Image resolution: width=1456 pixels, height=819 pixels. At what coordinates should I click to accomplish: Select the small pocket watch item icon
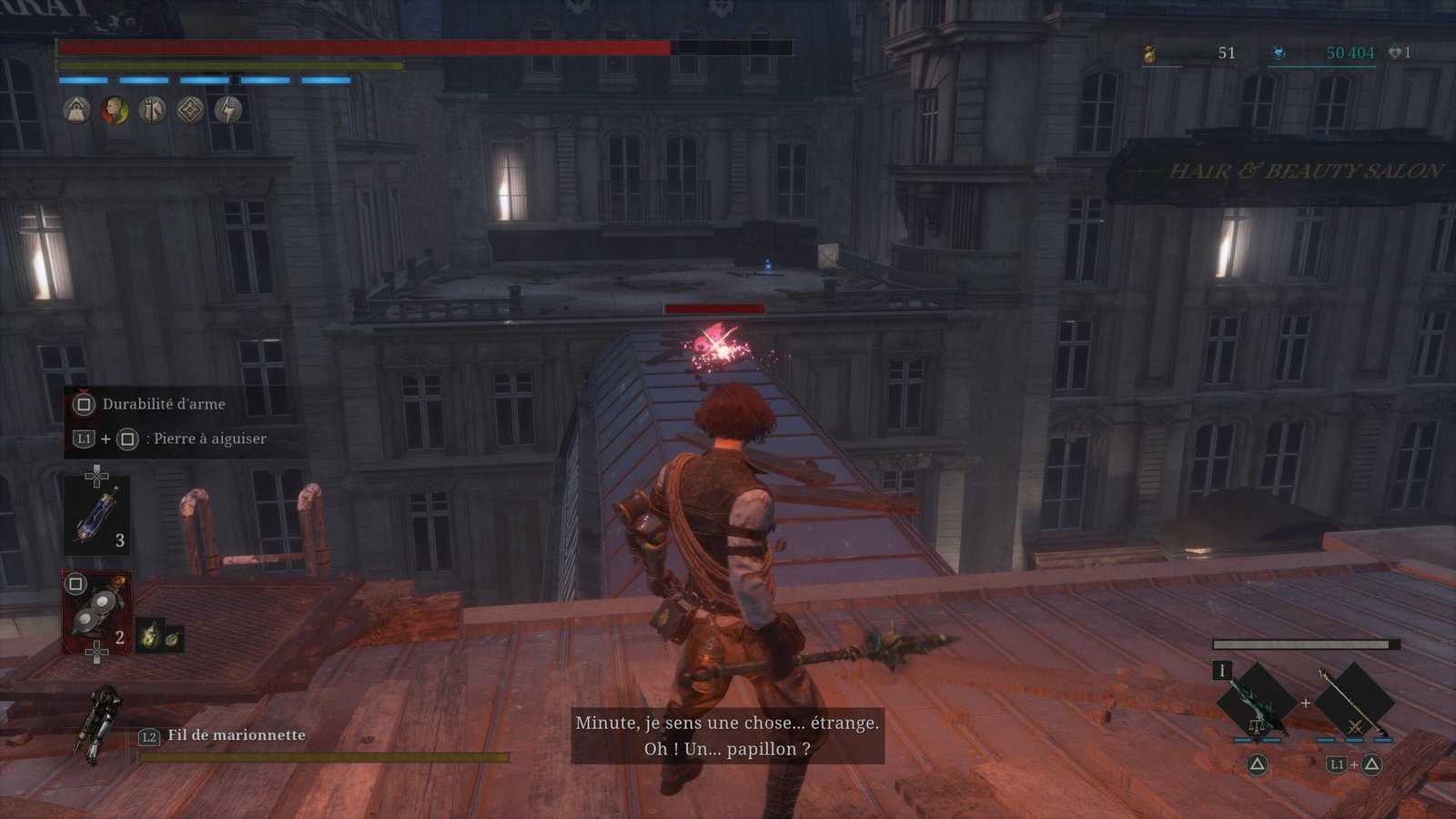172,638
